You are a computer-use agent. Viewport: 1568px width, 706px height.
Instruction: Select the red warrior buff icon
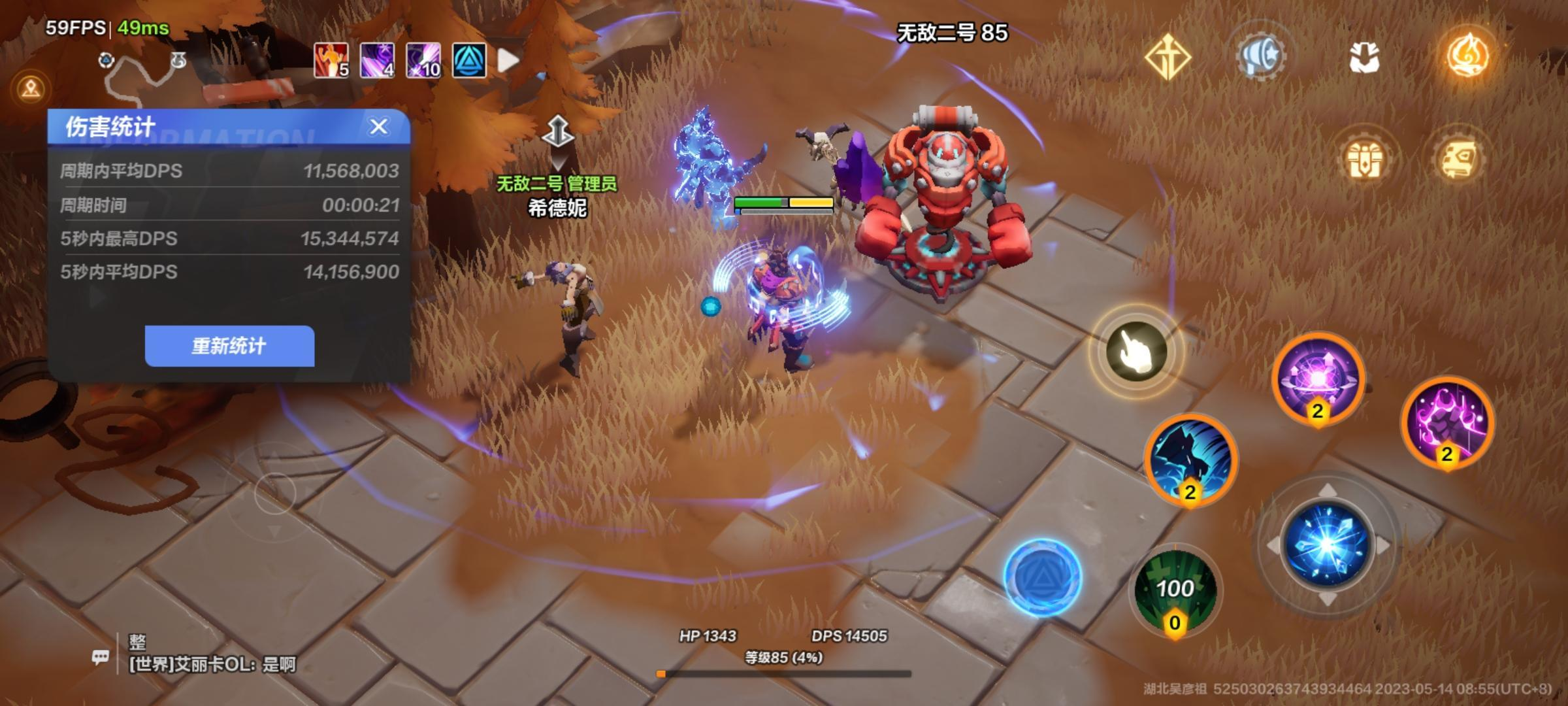[x=331, y=61]
